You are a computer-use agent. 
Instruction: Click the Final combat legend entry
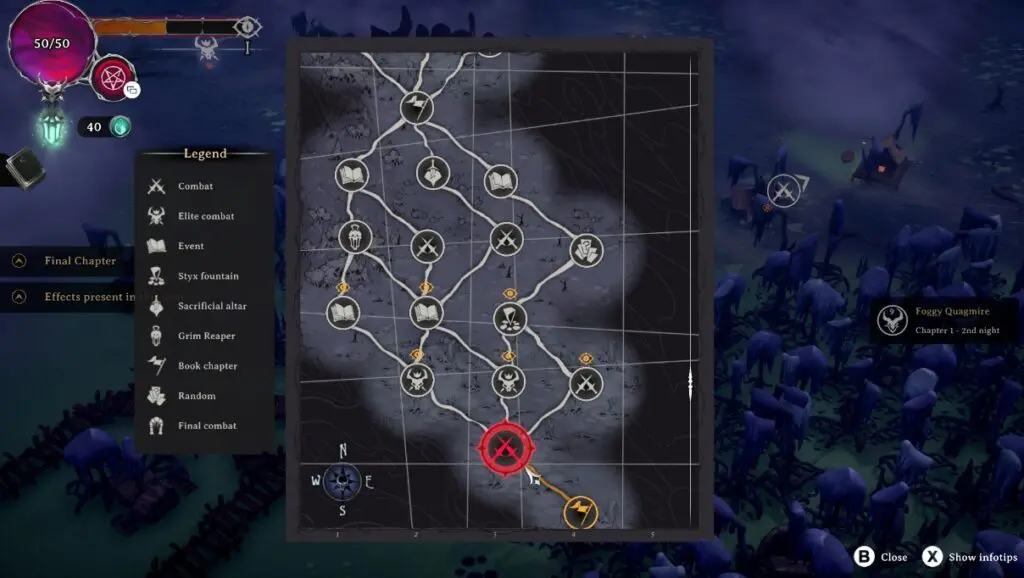207,426
